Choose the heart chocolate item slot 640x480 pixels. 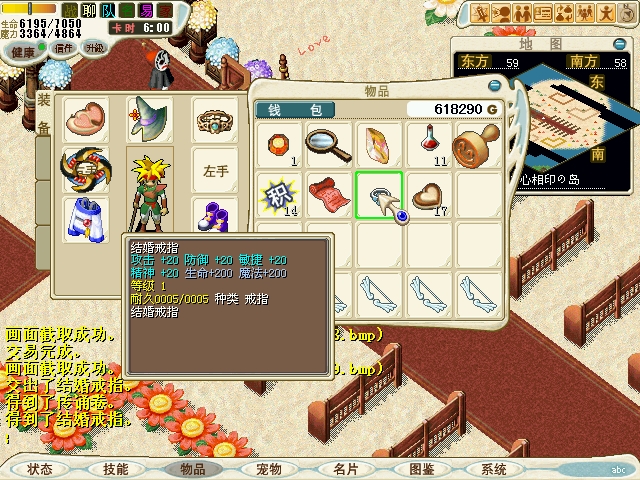point(428,195)
